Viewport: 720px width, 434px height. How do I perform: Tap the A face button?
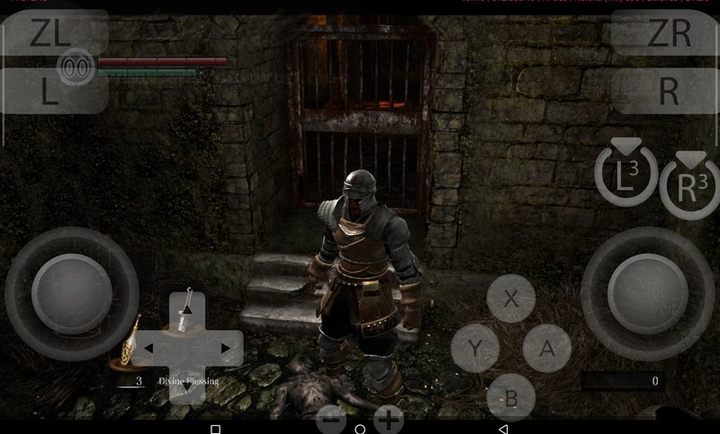tap(547, 348)
